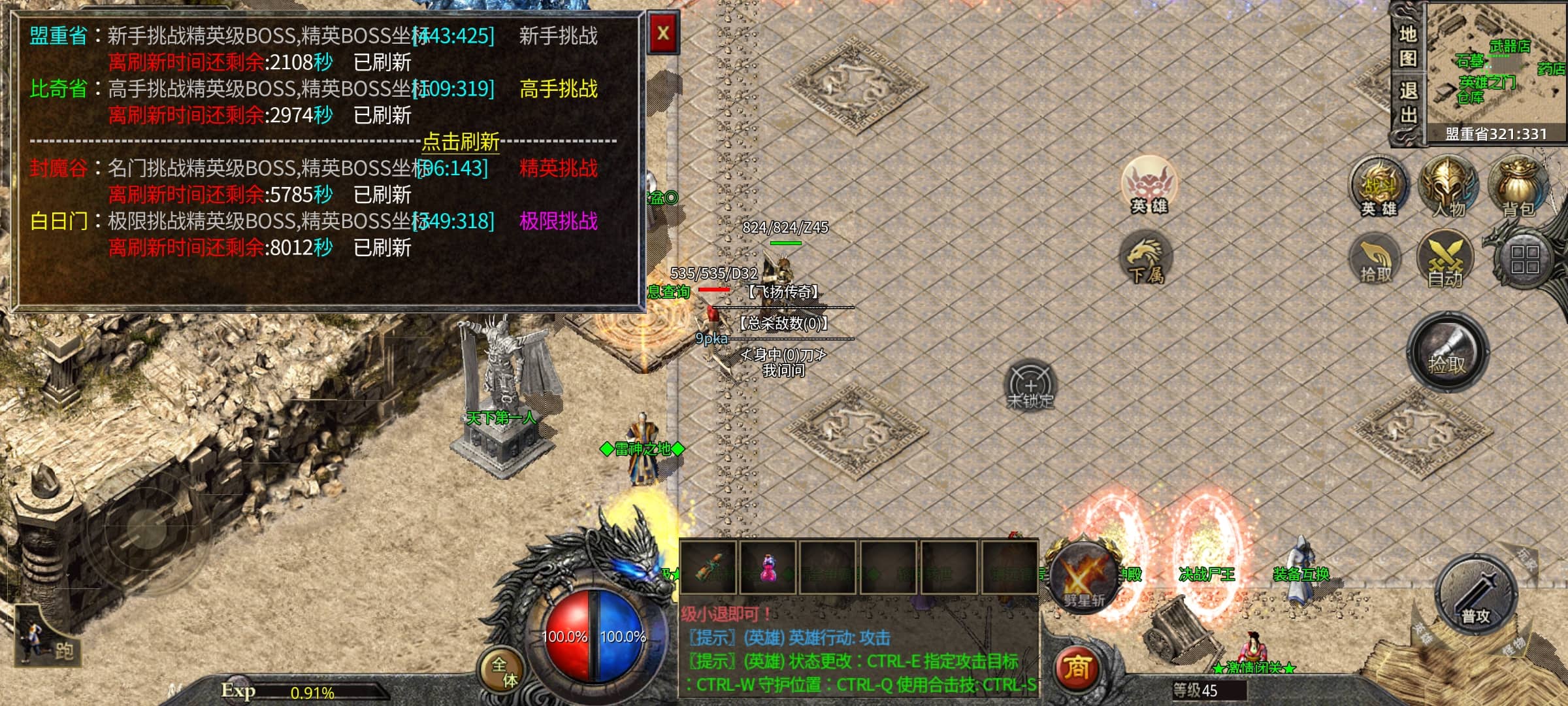The image size is (1568, 706).
Task: Open the 地图 map button
Action: (x=1407, y=46)
